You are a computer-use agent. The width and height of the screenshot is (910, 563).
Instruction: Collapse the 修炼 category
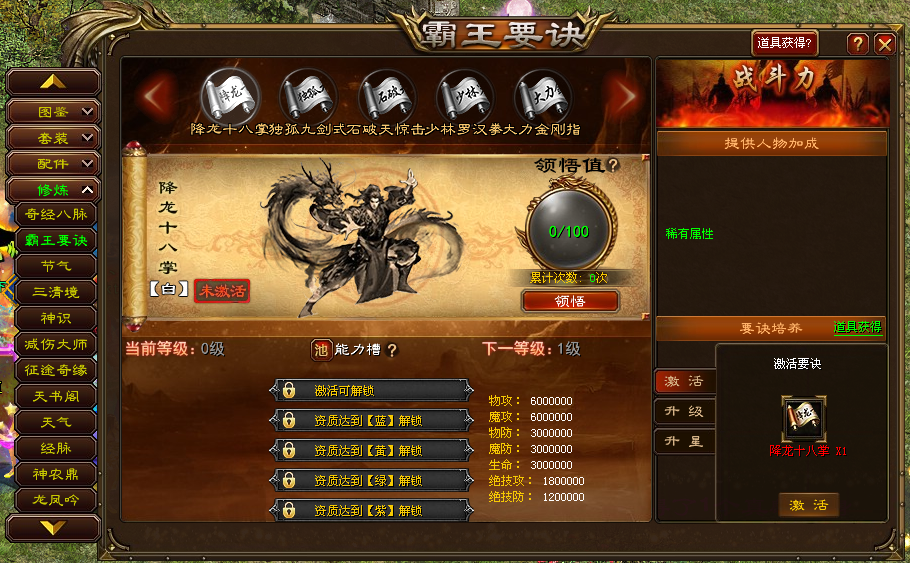54,189
